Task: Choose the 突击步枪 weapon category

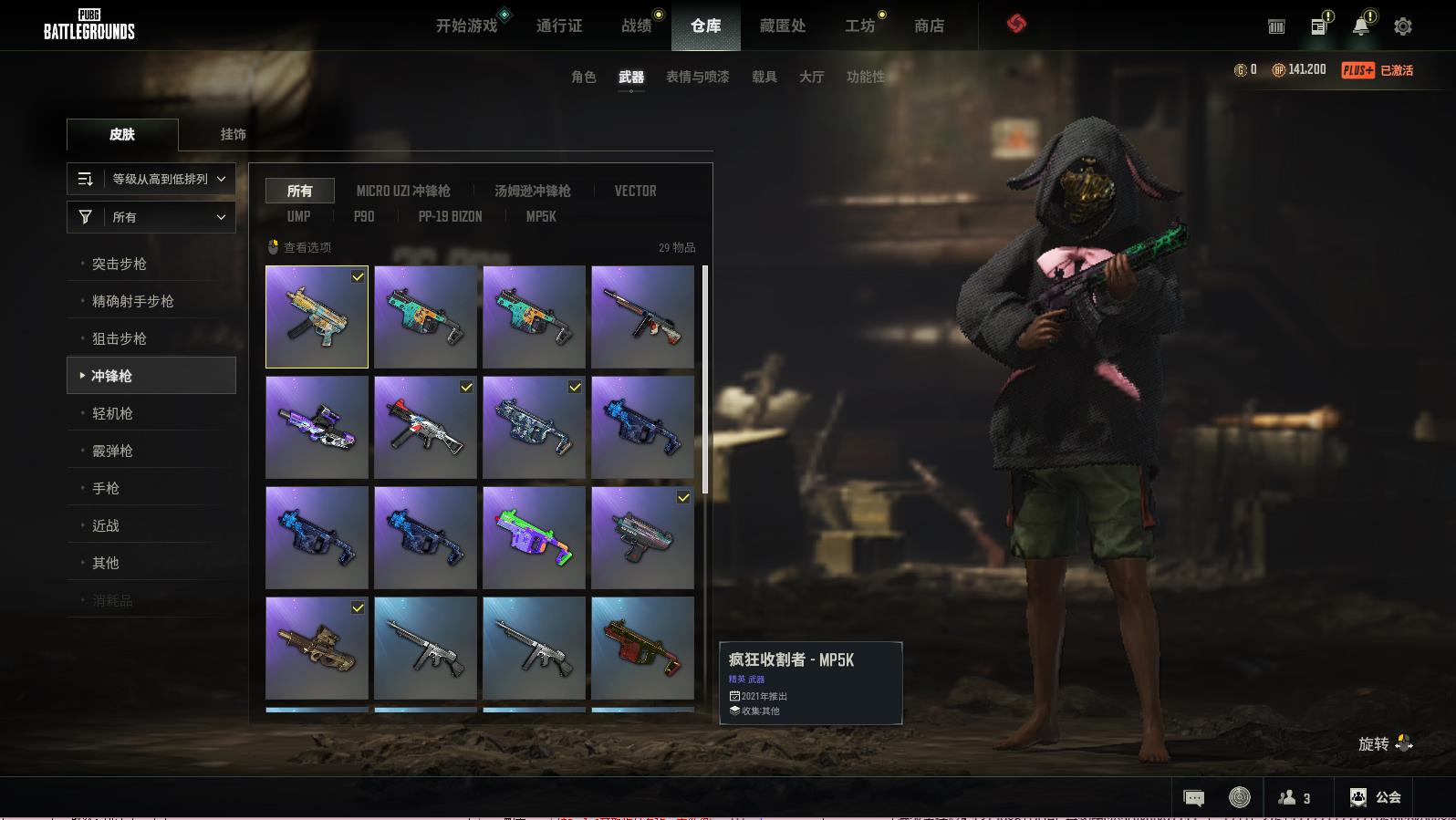Action: (x=120, y=264)
